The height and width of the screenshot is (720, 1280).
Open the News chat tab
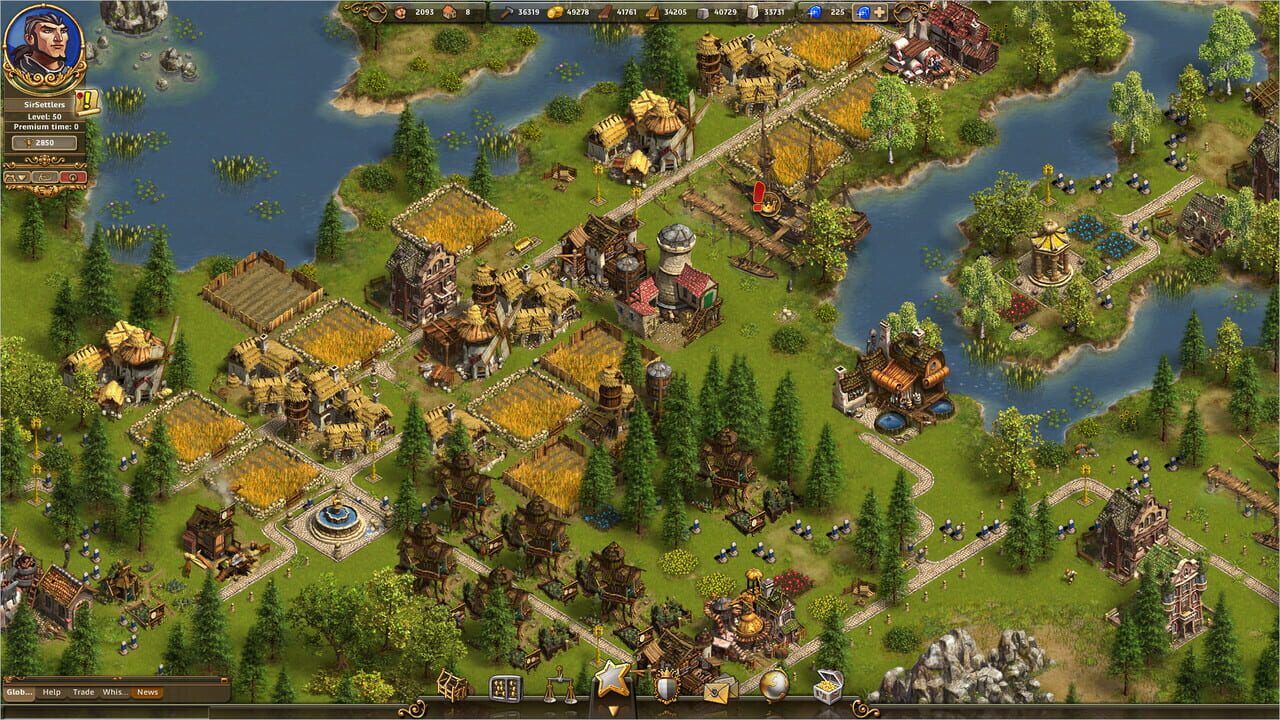tap(147, 692)
